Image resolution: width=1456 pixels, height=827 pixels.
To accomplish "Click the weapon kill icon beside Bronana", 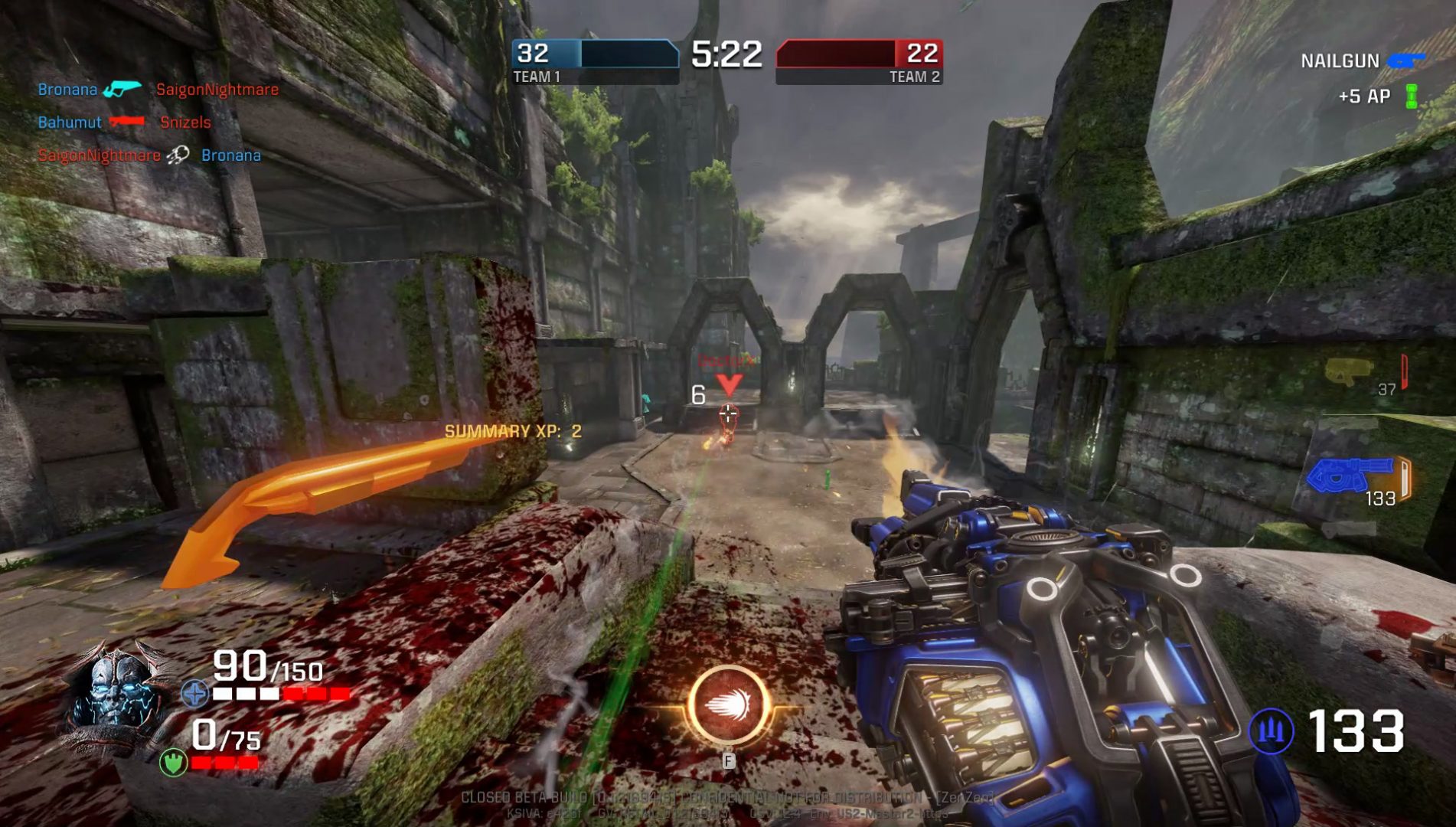I will 124,89.
